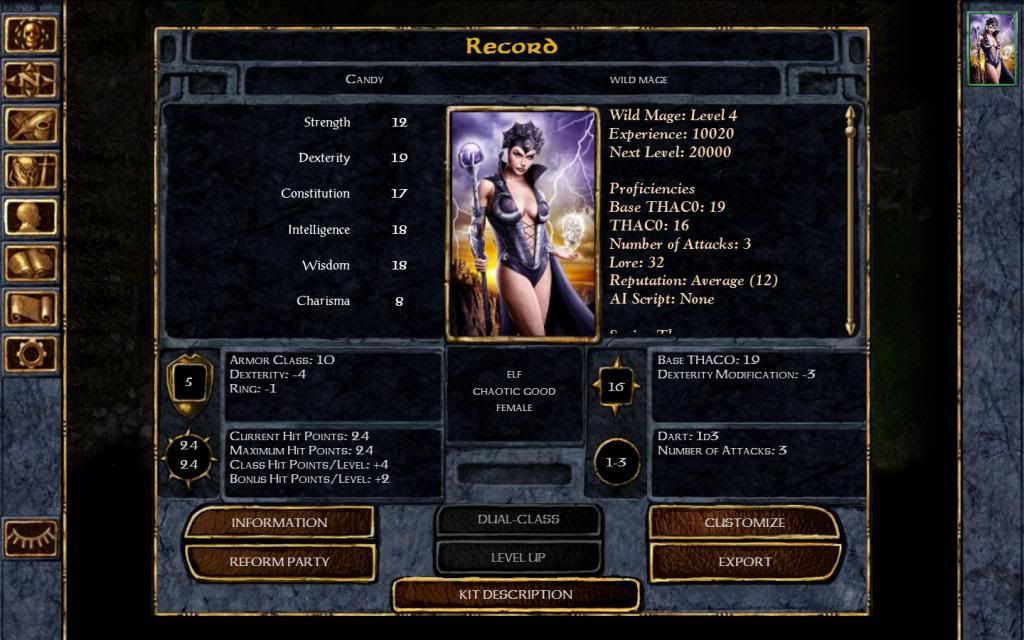This screenshot has width=1024, height=640.
Task: Open the mage spellbook icon
Action: 30,262
